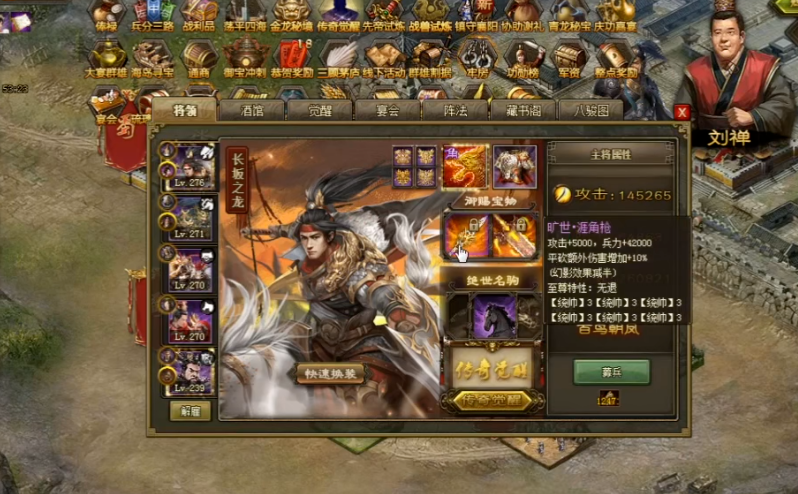Open the 金龙秘境 icon
The image size is (798, 494).
point(292,20)
